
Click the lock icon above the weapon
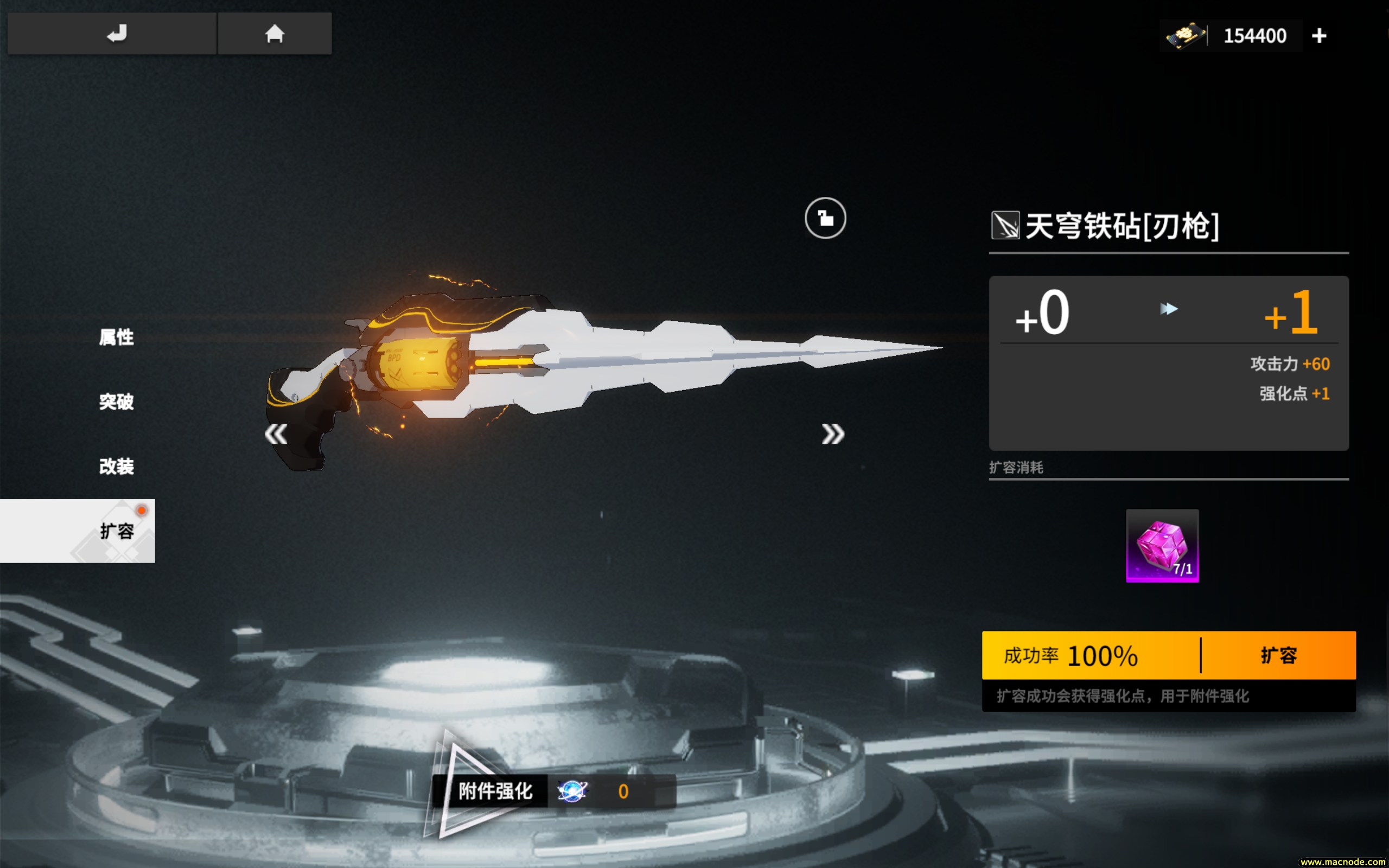click(x=825, y=219)
